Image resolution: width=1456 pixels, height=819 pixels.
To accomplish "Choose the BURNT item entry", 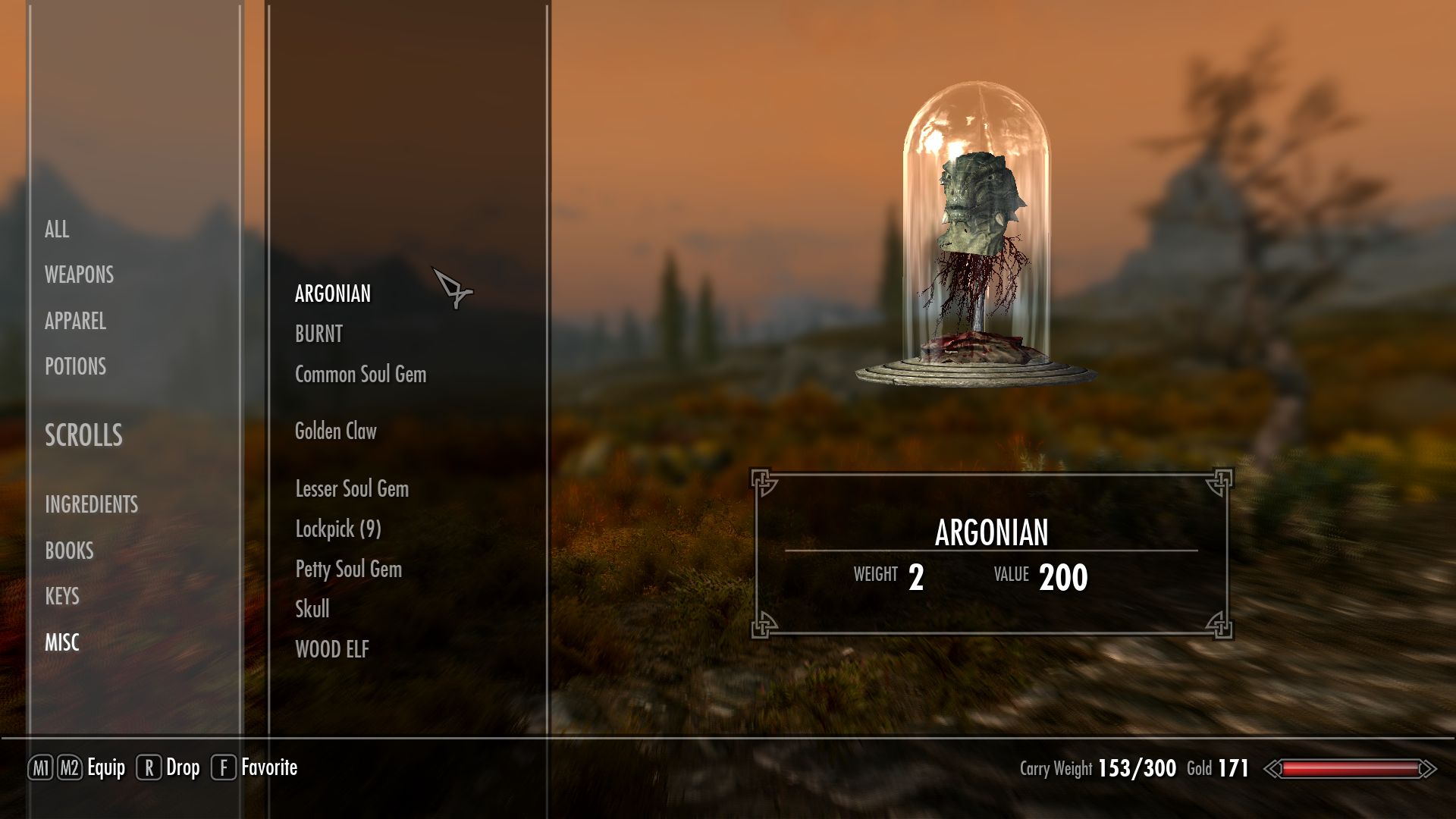I will pyautogui.click(x=318, y=334).
